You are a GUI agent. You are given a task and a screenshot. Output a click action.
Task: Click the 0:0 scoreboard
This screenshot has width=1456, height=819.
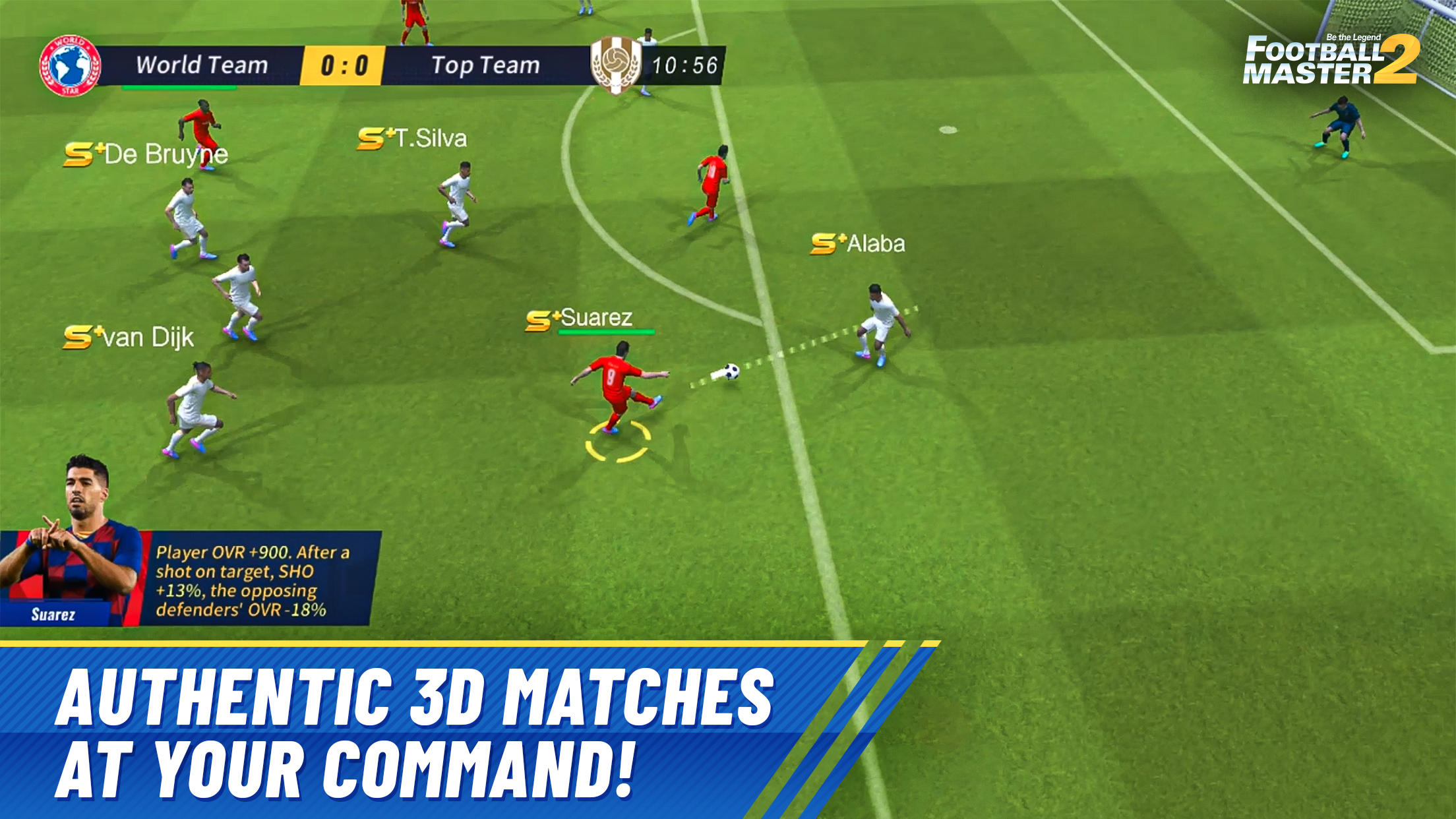pyautogui.click(x=344, y=63)
